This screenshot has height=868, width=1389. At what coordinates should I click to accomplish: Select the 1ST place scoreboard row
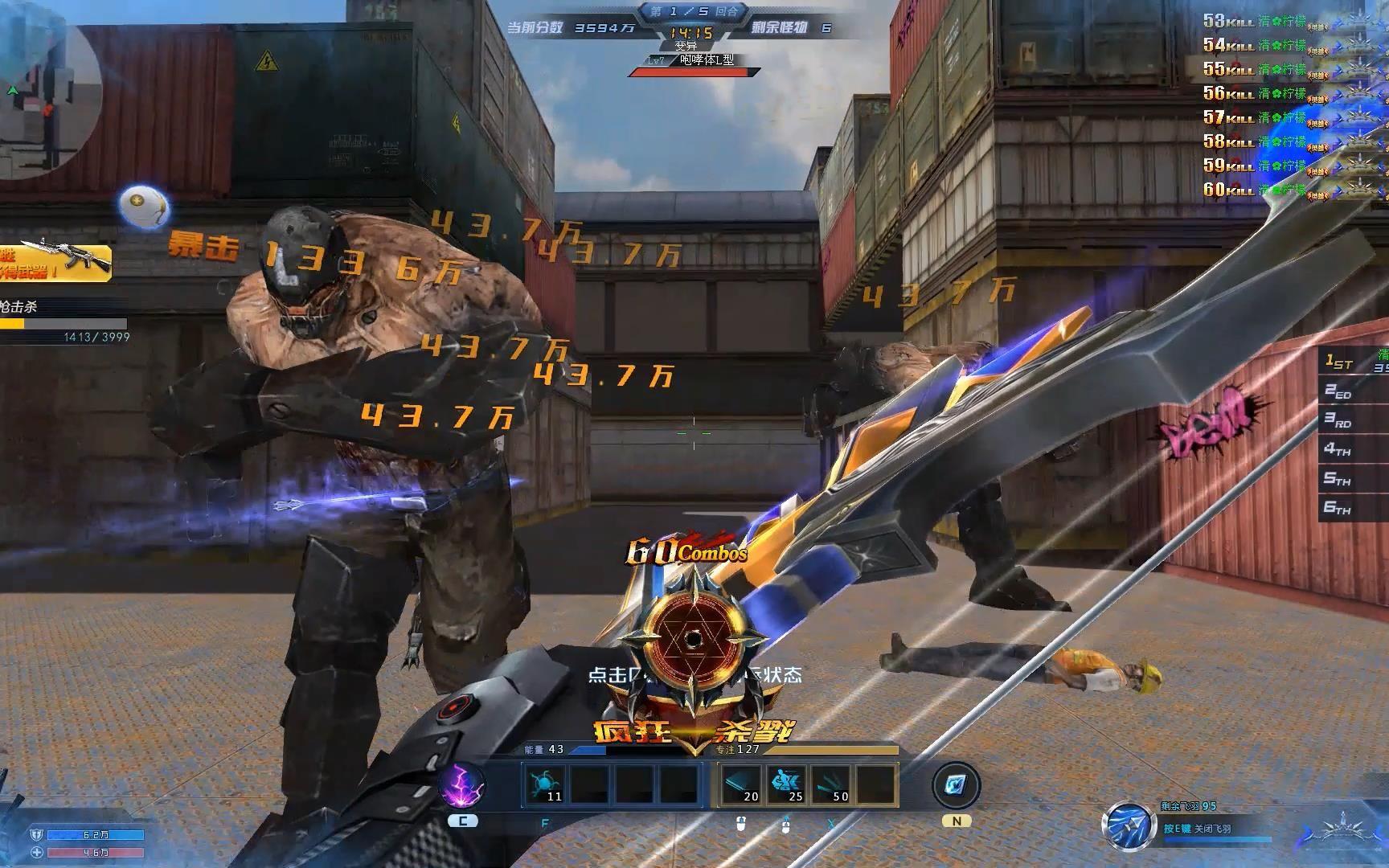(x=1355, y=362)
